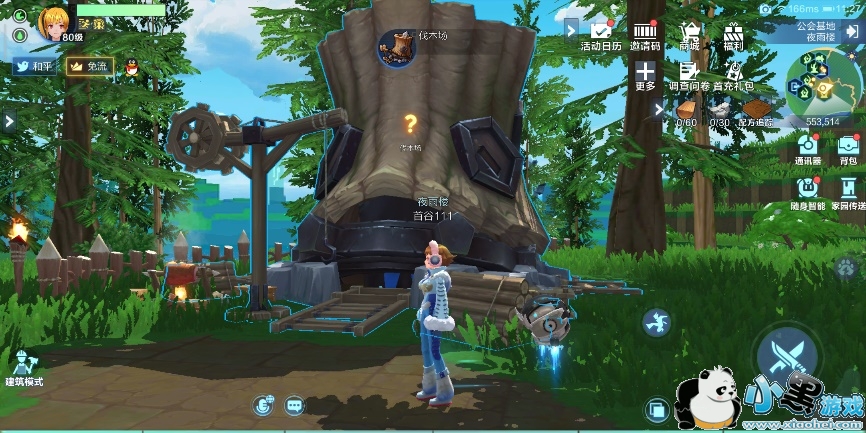Open the 福利 welfare gift menu
The height and width of the screenshot is (433, 866).
tap(733, 35)
